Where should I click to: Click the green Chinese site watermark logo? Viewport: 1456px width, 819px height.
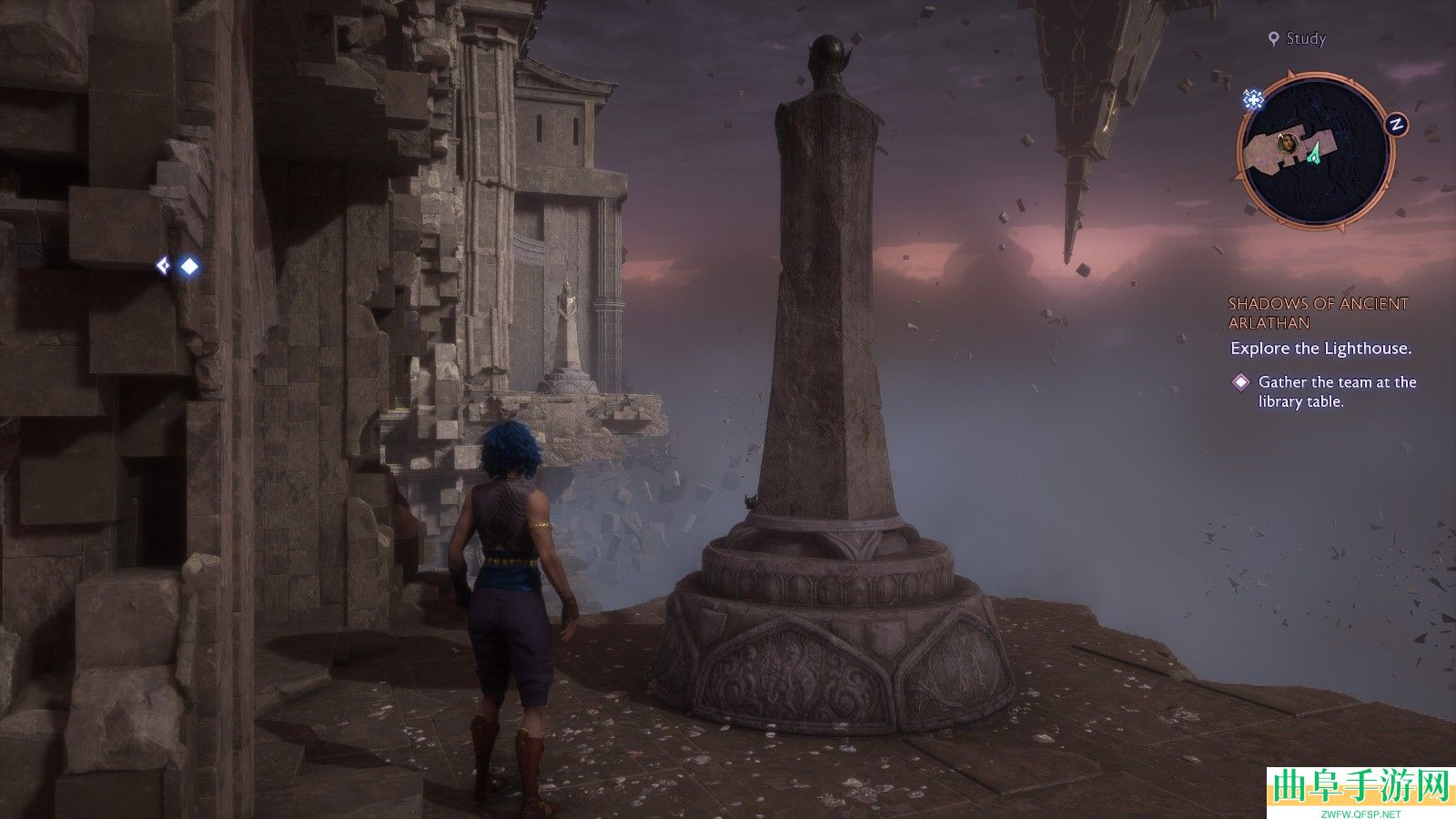[1360, 788]
